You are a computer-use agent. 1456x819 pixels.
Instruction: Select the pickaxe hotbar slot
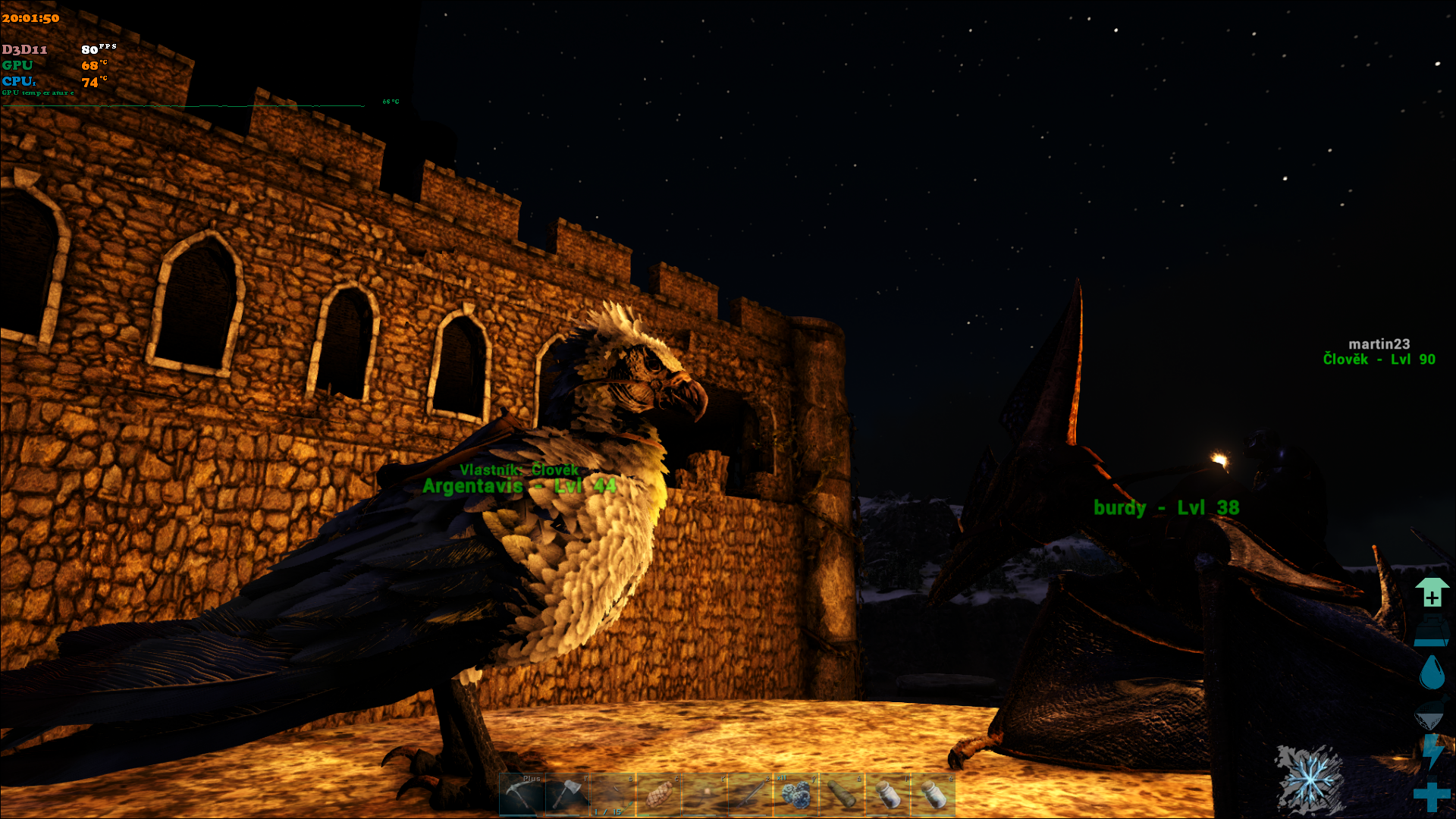tap(522, 795)
